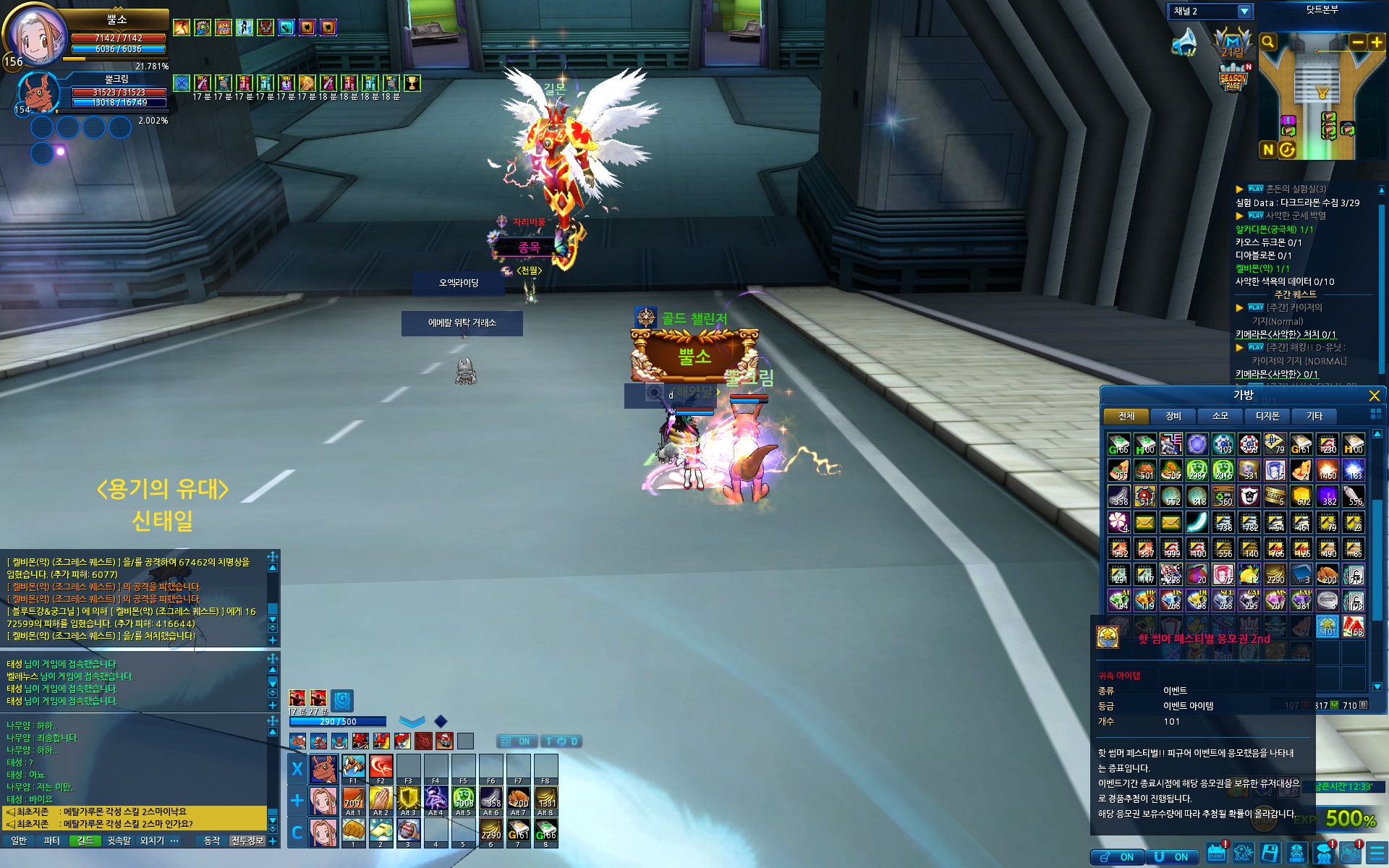
Task: Use the praying hands skill in Alt 2
Action: 381,799
